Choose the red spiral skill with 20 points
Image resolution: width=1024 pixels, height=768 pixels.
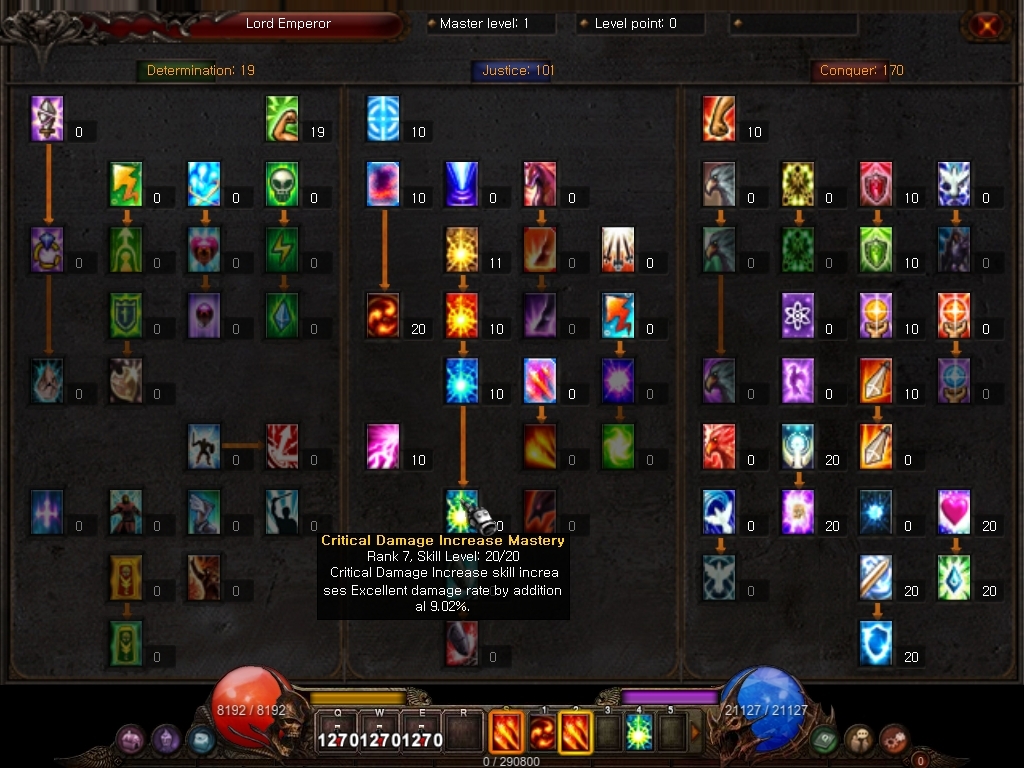point(383,316)
